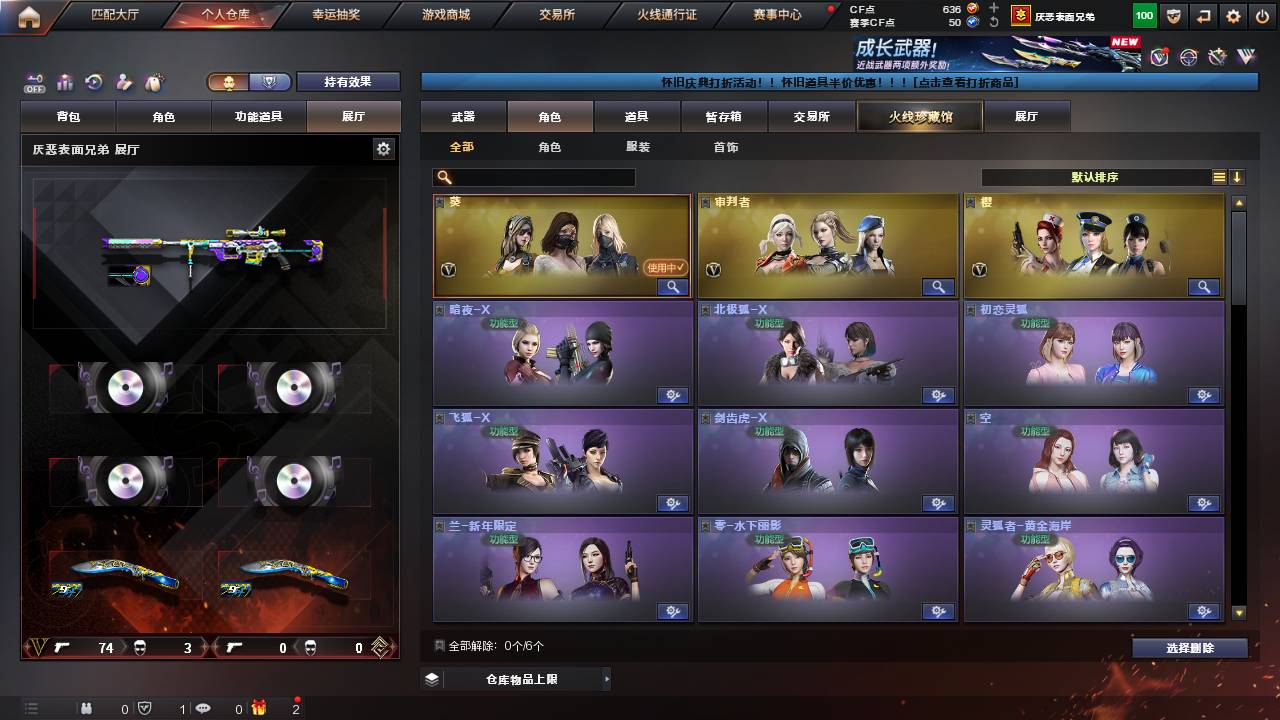The image size is (1280, 720).
Task: Click the shield badge icon next to 100
Action: click(x=1174, y=16)
